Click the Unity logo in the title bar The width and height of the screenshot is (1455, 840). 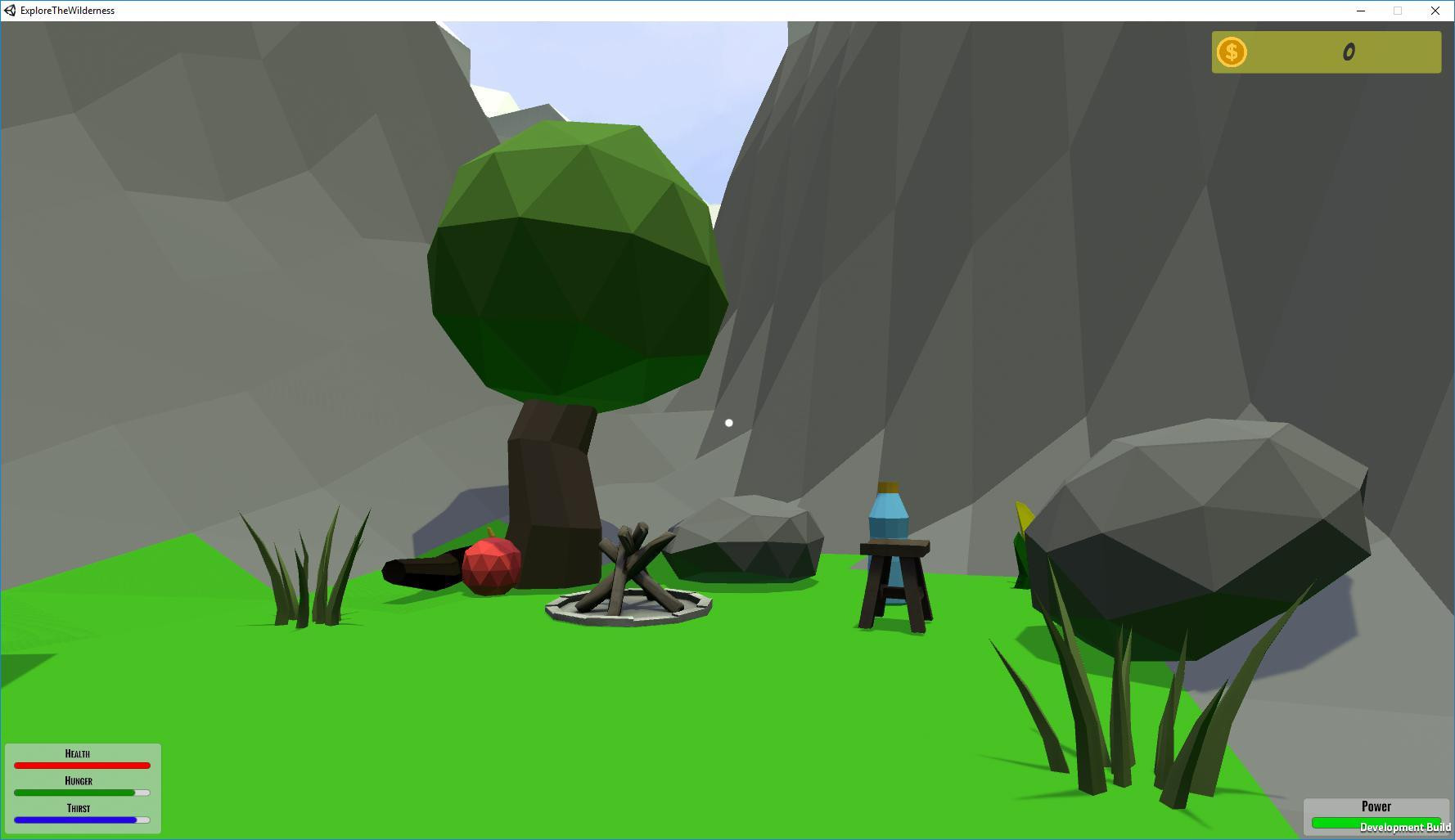[10, 11]
